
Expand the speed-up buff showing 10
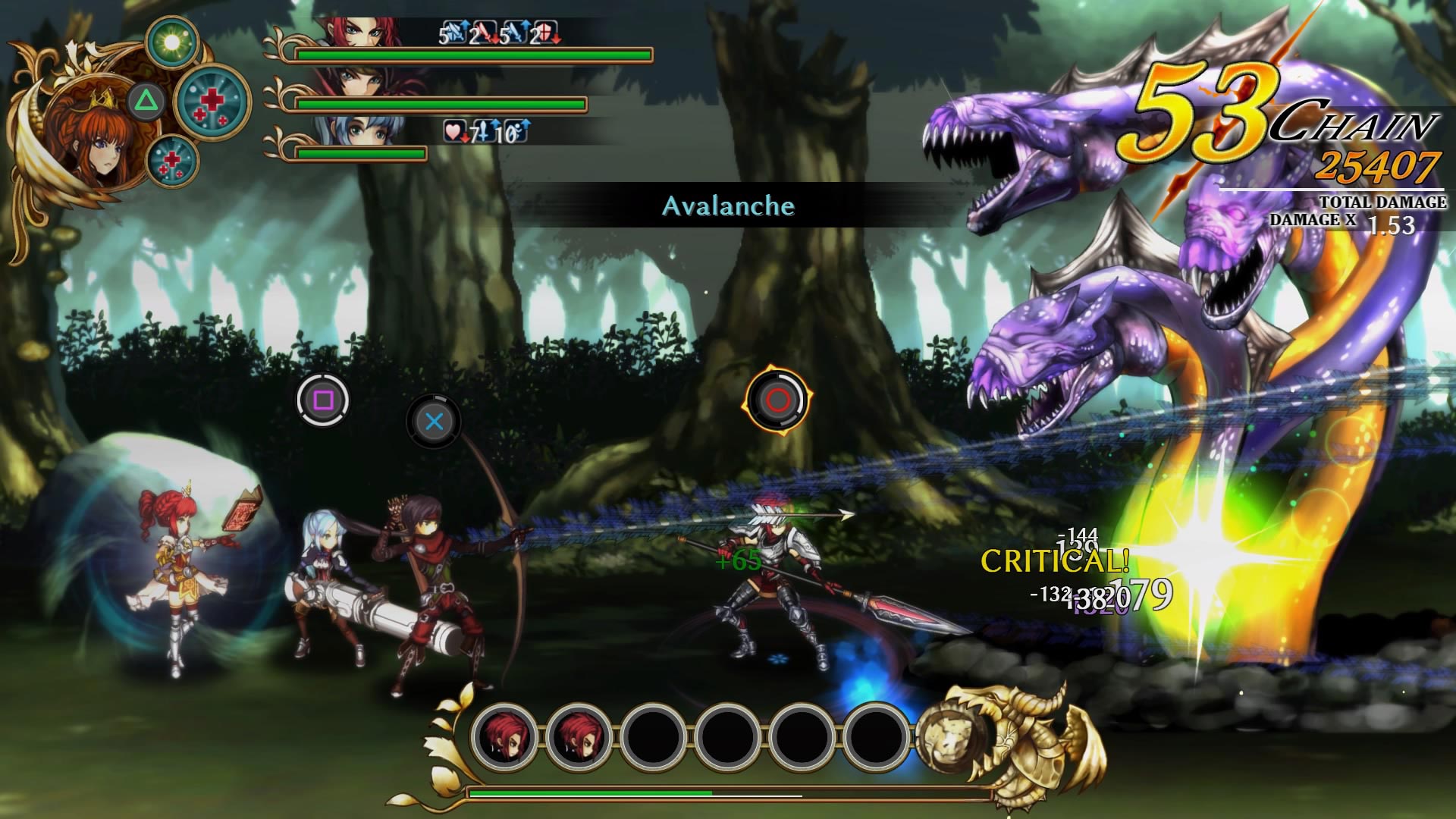coord(517,133)
